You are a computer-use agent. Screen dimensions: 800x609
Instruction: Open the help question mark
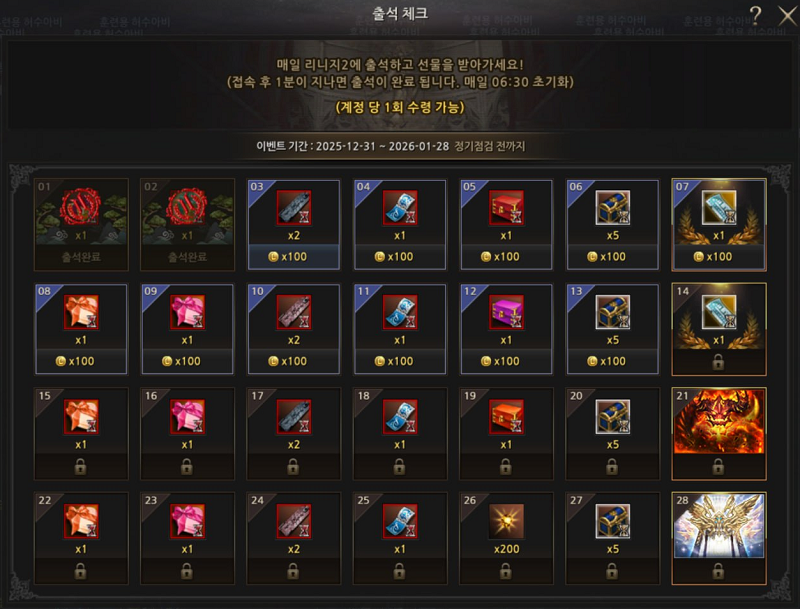[x=756, y=14]
